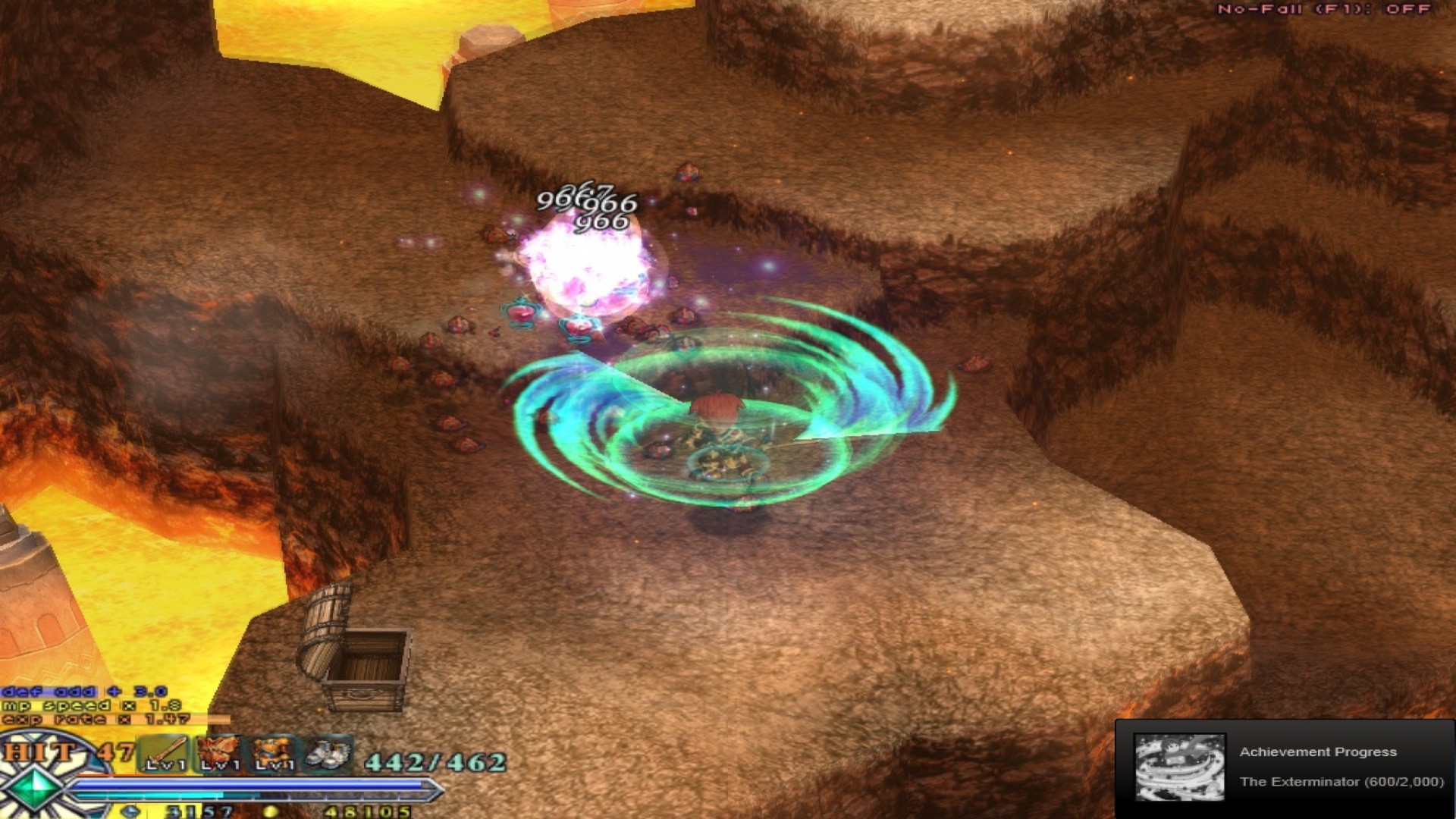1456x819 pixels.
Task: Toggle the No-Fall (F1) option
Action: pos(1341,11)
